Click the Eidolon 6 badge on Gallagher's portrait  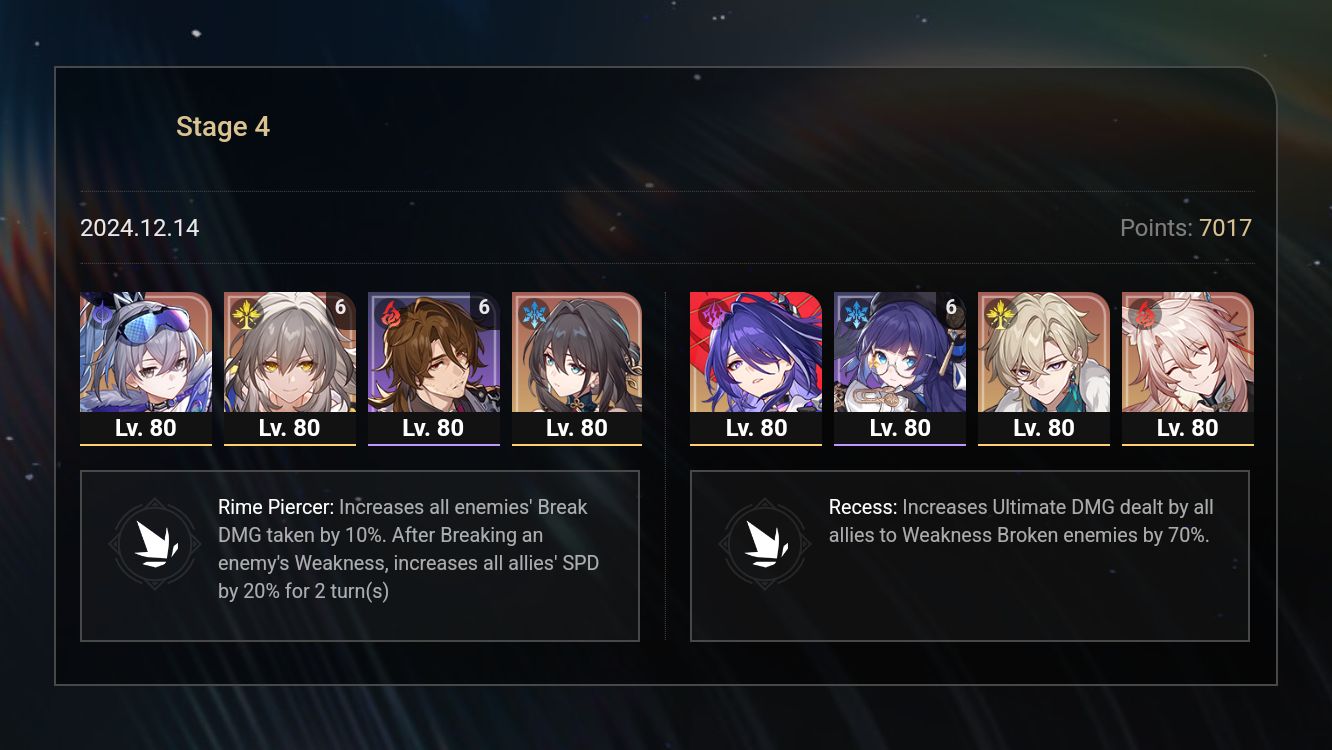pos(483,308)
